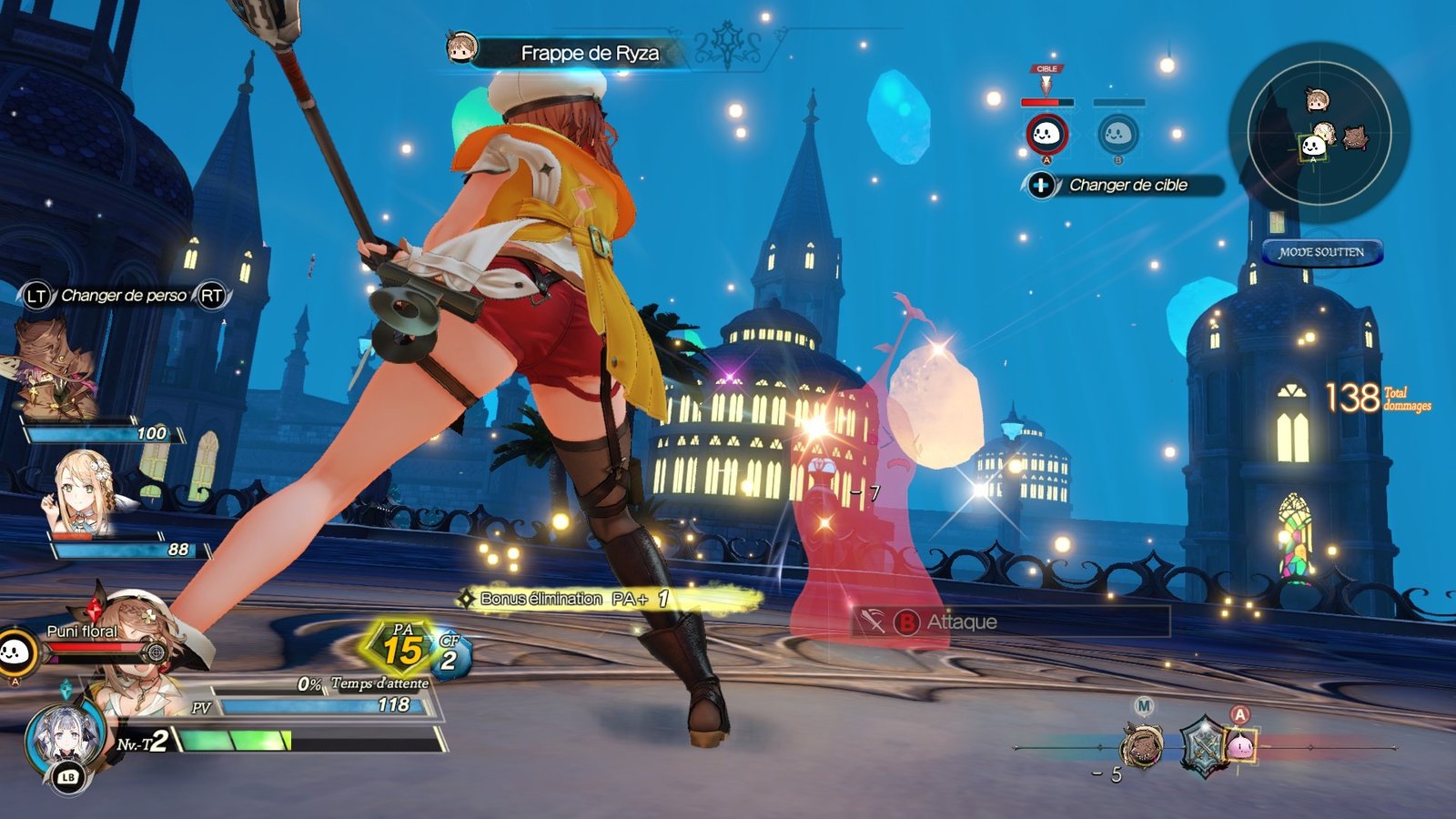Viewport: 1456px width, 819px height.
Task: Click the Changer de cible option
Action: [x=1127, y=185]
